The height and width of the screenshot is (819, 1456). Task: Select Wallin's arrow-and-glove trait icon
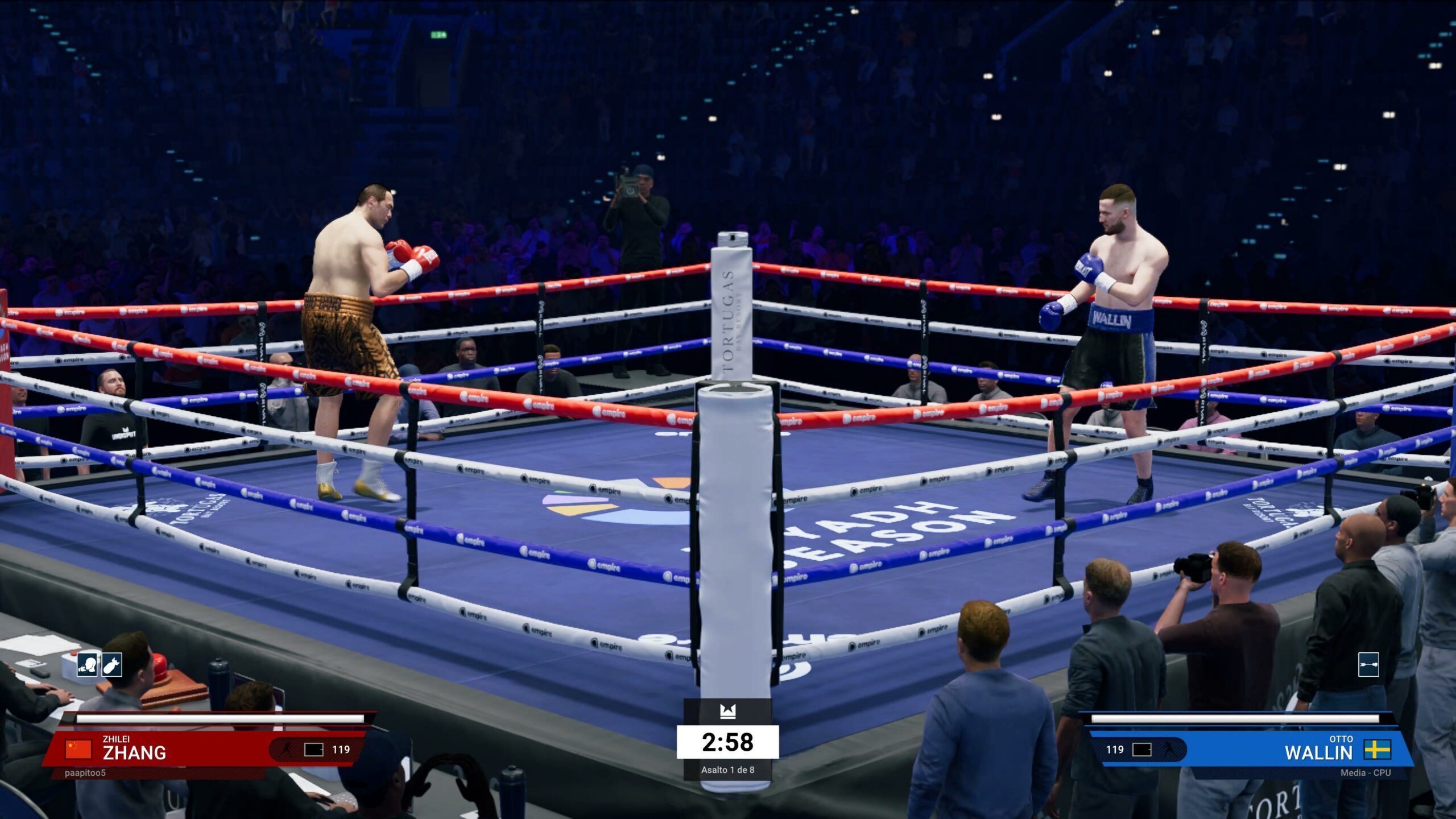[1368, 664]
